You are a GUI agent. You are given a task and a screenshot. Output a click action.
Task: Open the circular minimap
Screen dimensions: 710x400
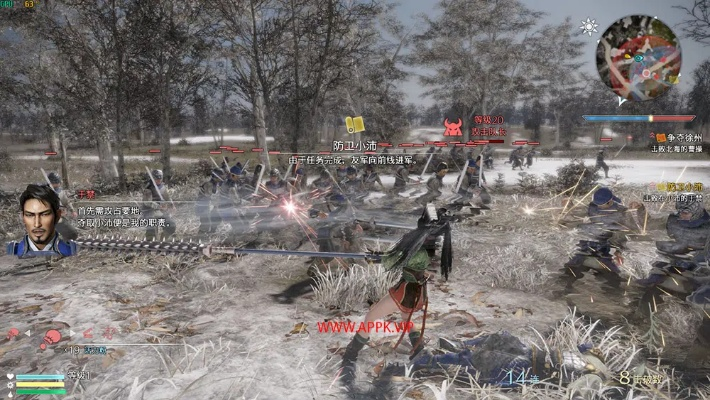[639, 56]
